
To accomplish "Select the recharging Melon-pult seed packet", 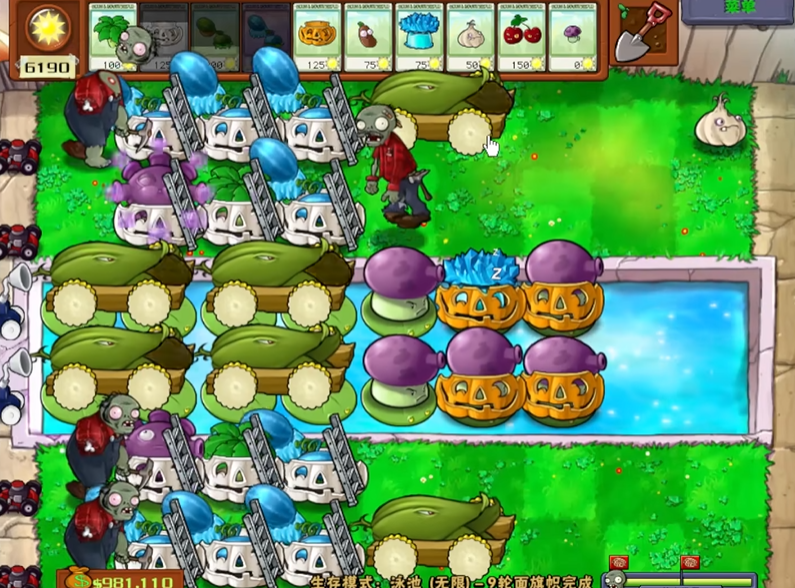I will (x=214, y=39).
